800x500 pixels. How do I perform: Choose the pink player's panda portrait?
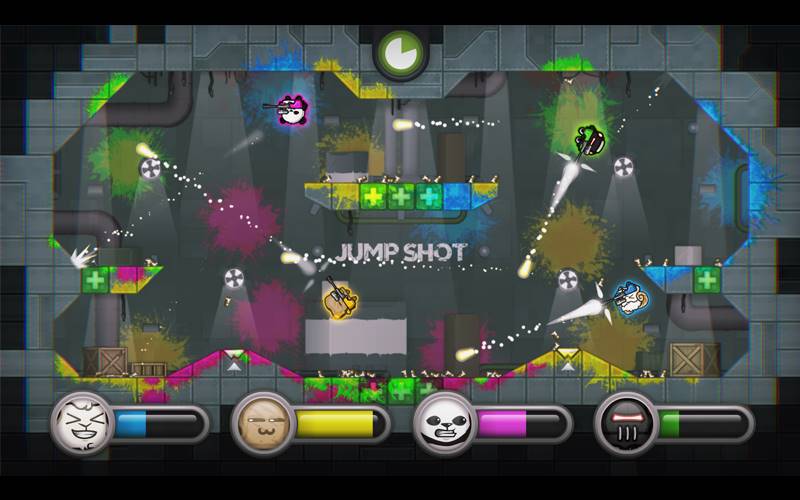pos(443,423)
